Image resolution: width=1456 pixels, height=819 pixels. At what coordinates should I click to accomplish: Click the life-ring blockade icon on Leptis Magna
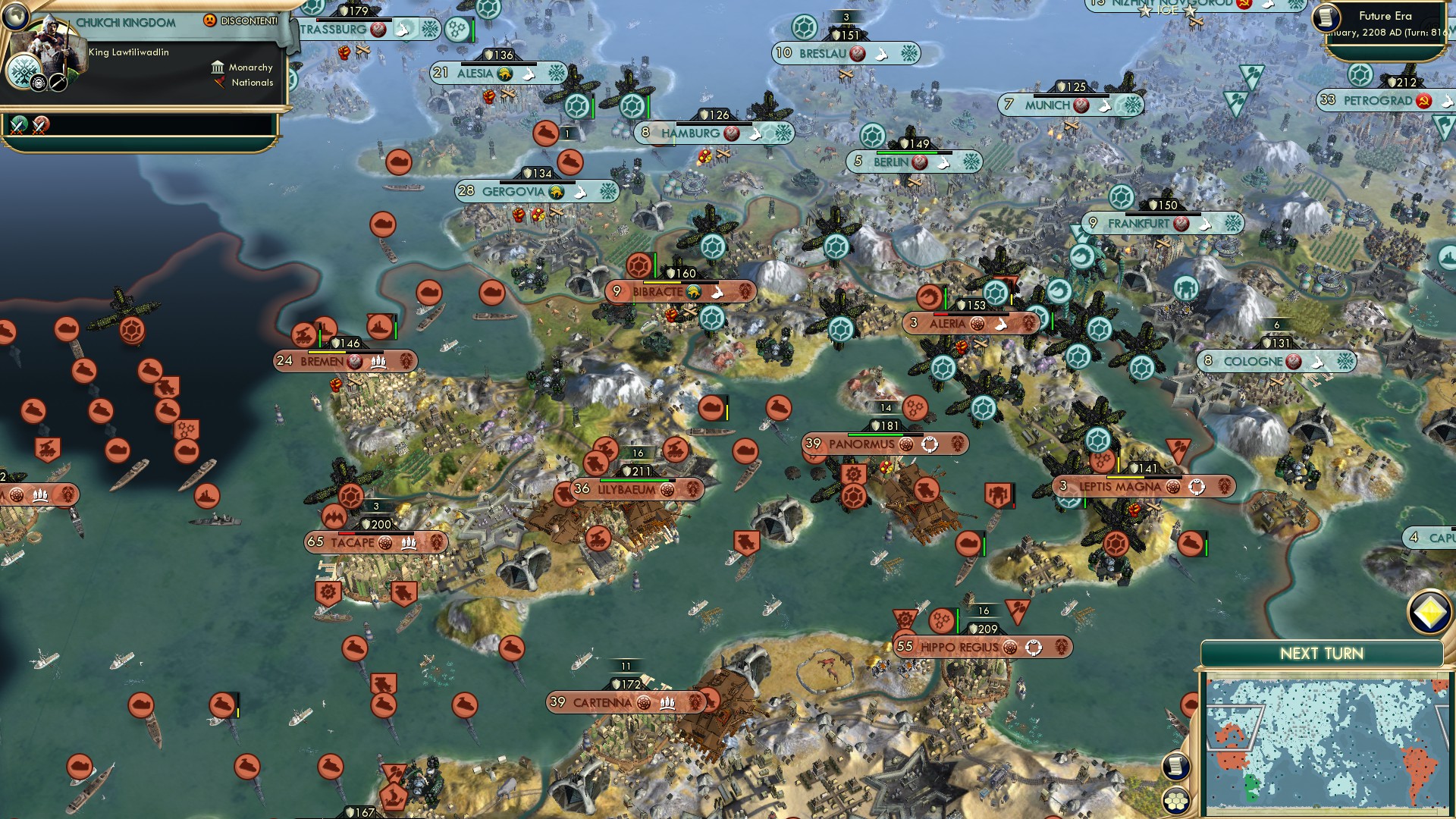[x=1199, y=487]
